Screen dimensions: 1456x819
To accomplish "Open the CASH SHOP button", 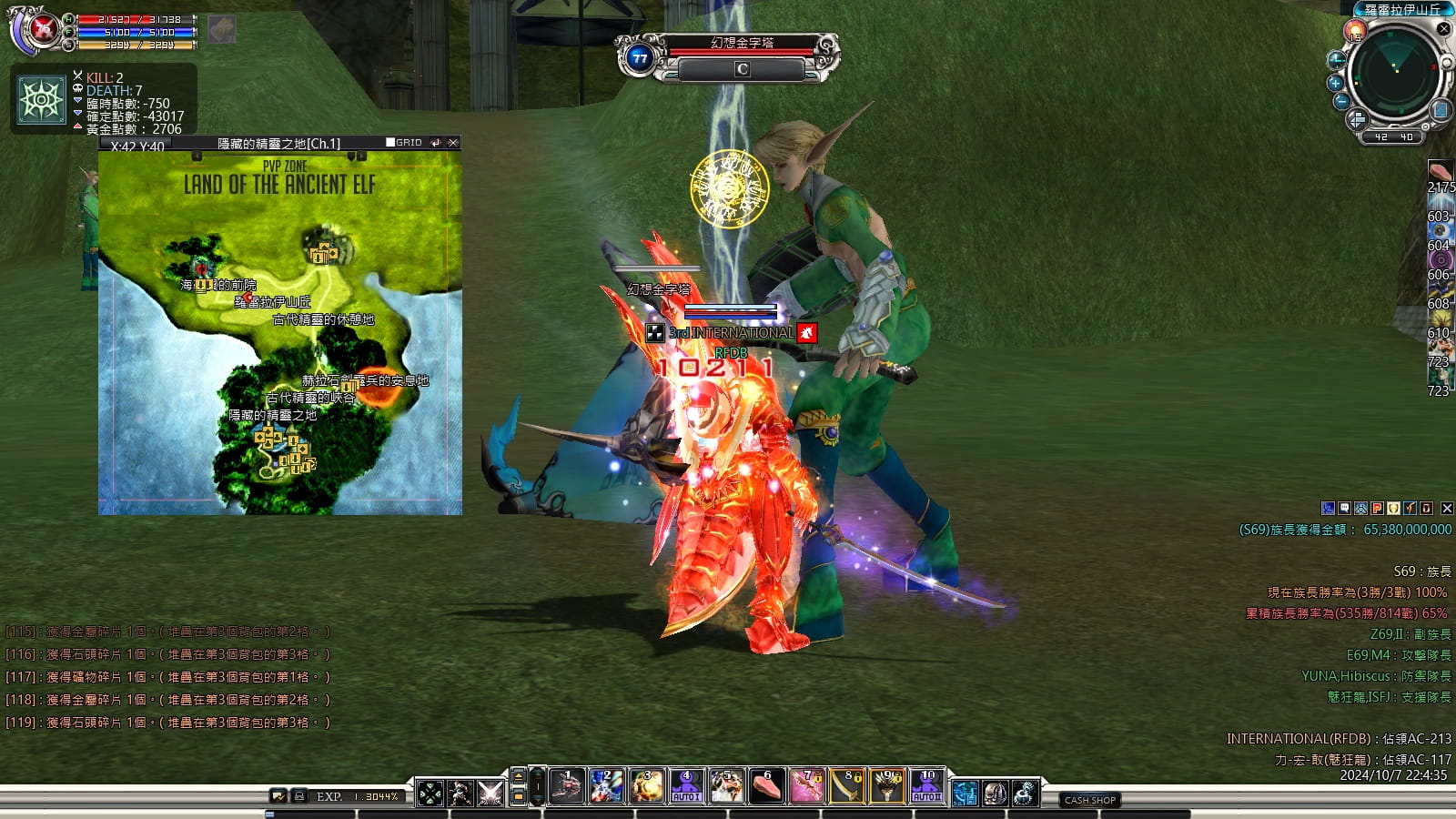I will tap(1090, 800).
